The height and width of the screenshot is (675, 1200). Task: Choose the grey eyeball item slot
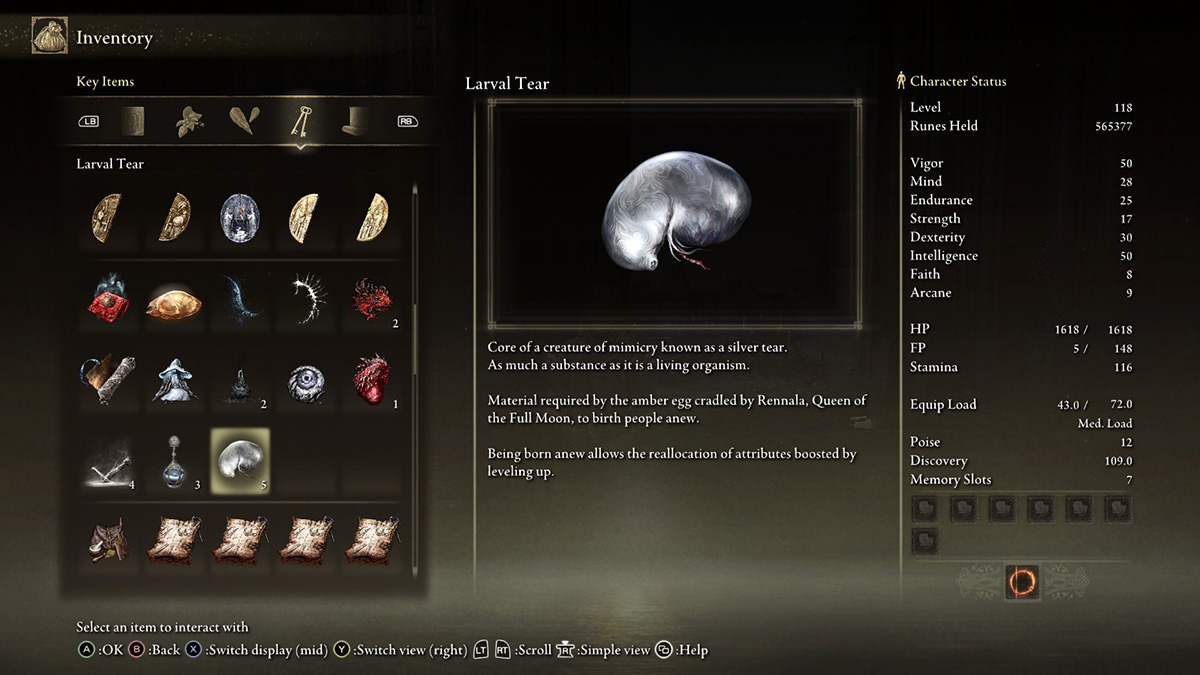(x=306, y=379)
